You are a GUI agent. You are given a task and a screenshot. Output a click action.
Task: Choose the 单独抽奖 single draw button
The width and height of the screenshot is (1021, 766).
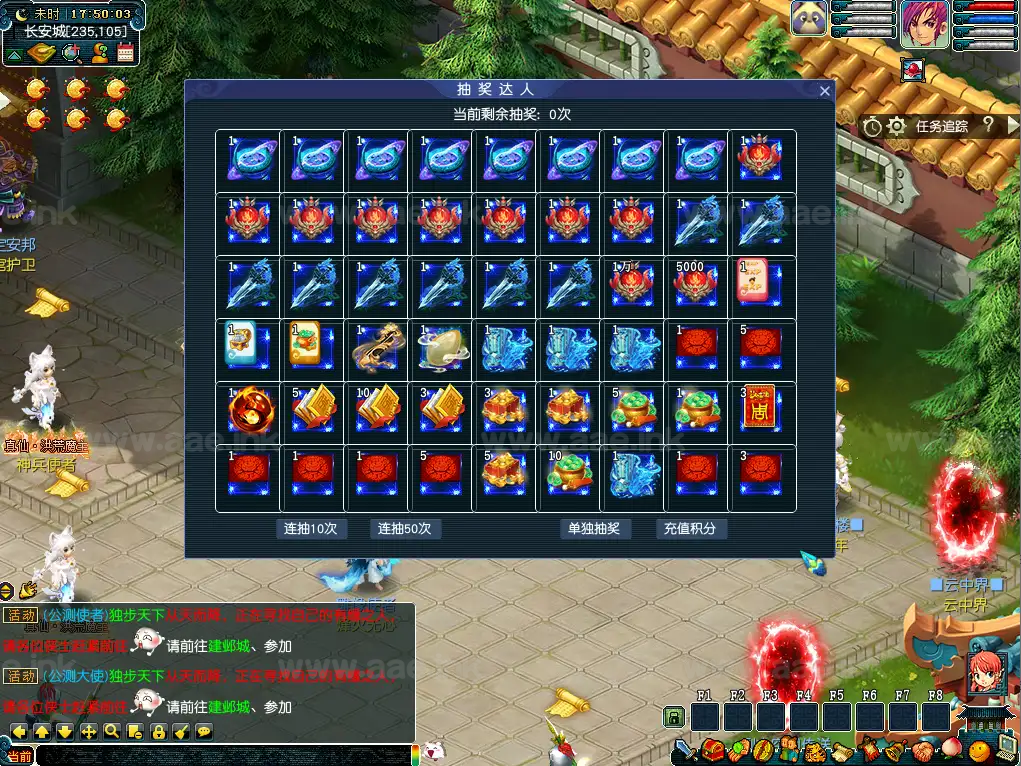pos(594,528)
